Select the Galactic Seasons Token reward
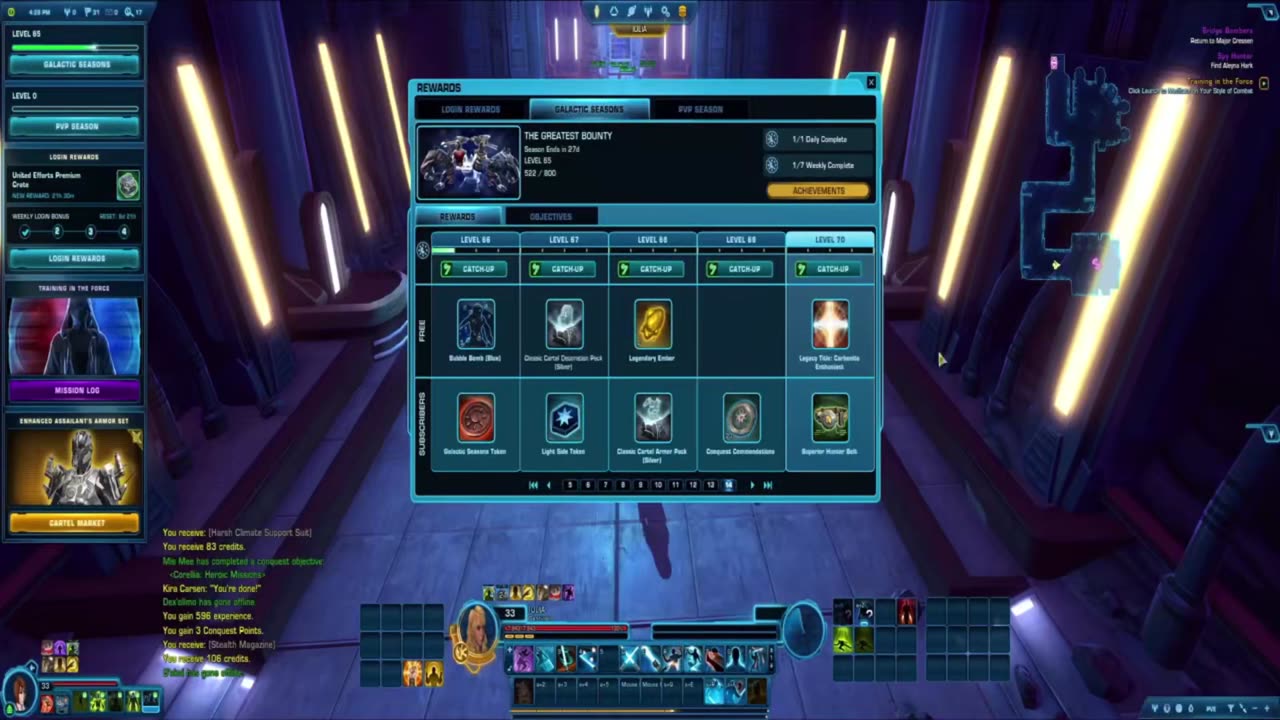This screenshot has width=1280, height=720. pos(476,418)
